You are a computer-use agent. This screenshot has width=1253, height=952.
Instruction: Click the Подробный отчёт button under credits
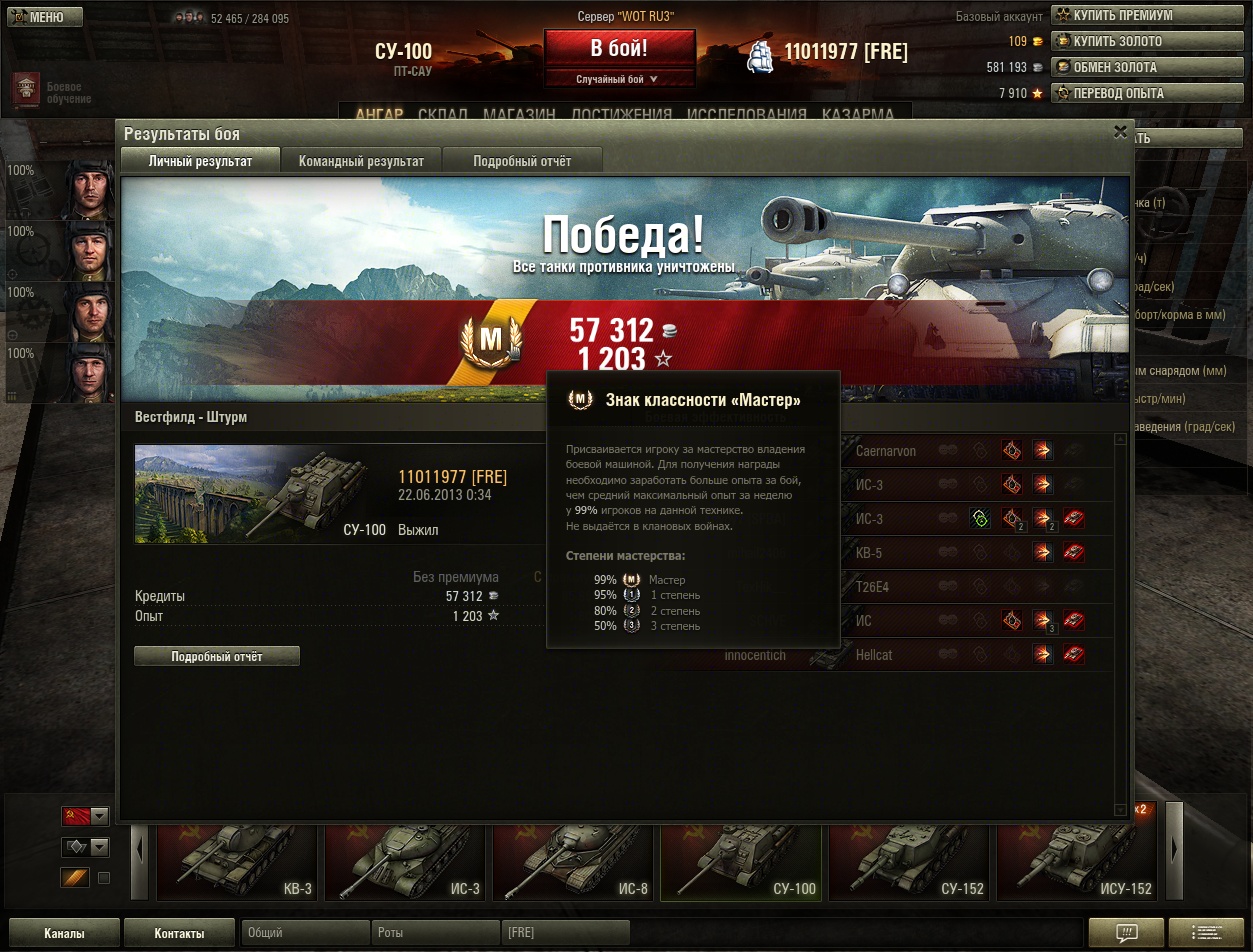[217, 656]
